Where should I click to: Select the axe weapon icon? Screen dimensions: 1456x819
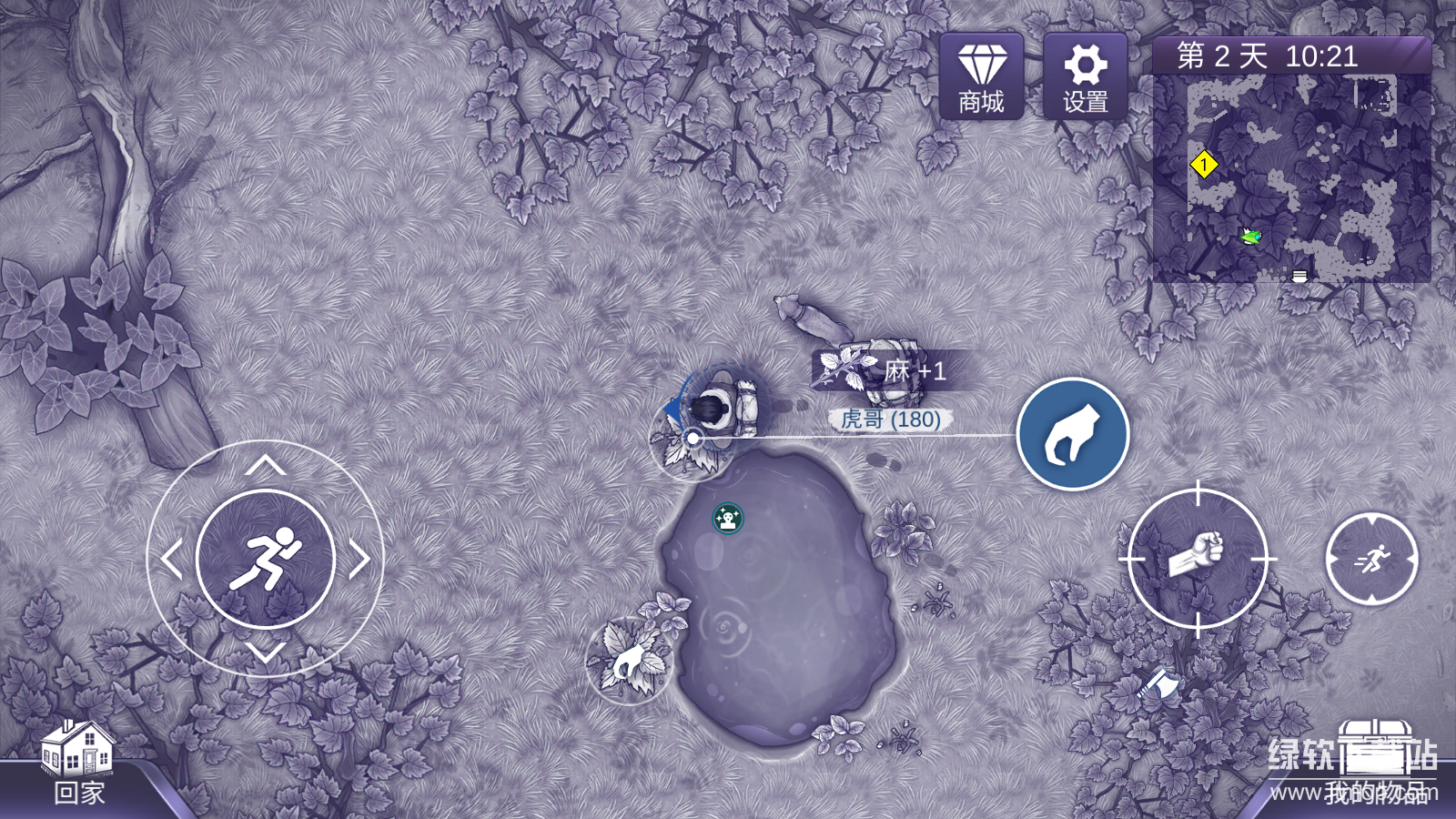pos(1158,682)
